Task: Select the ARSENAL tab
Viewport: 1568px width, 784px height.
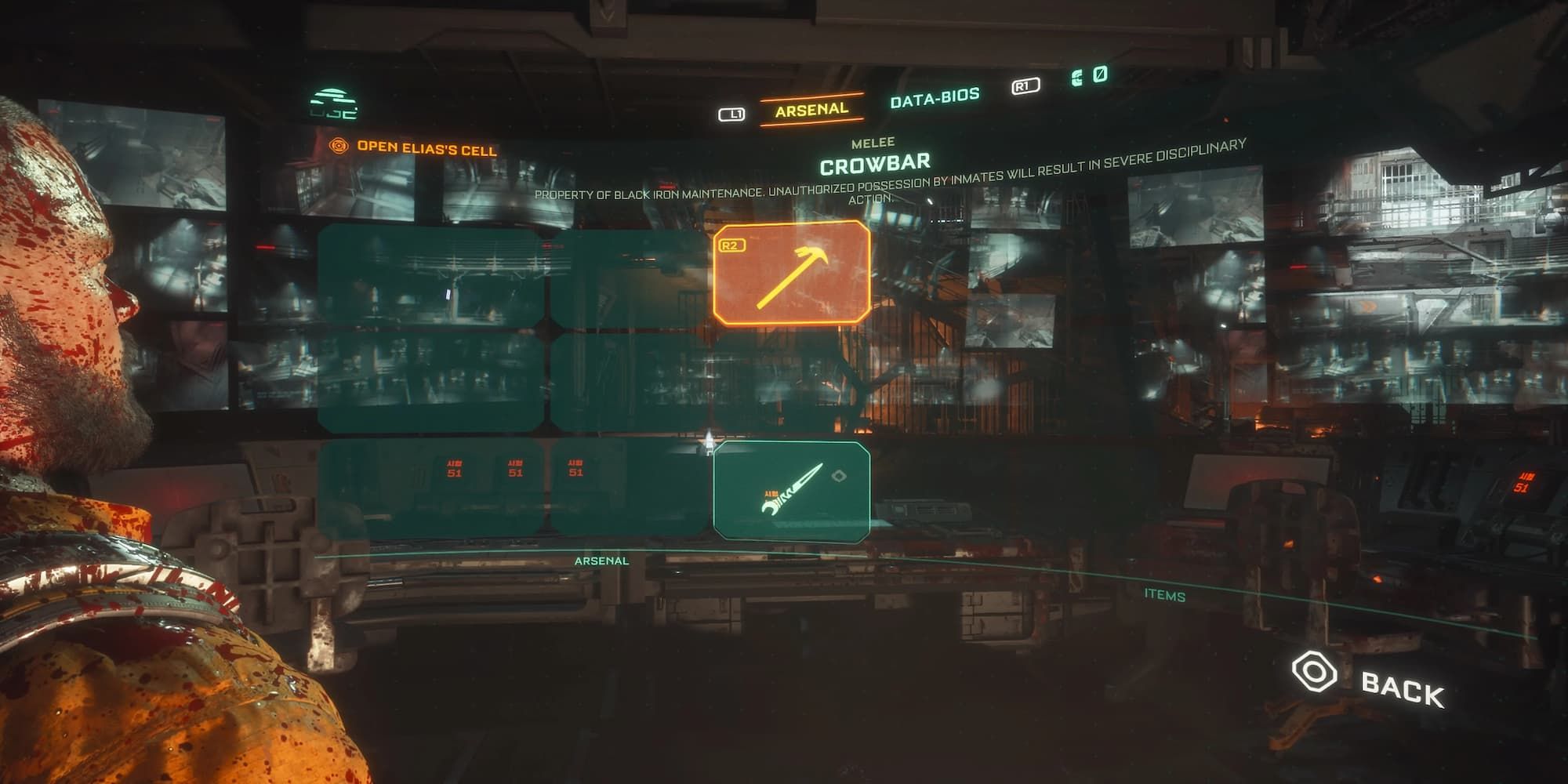Action: [811, 111]
